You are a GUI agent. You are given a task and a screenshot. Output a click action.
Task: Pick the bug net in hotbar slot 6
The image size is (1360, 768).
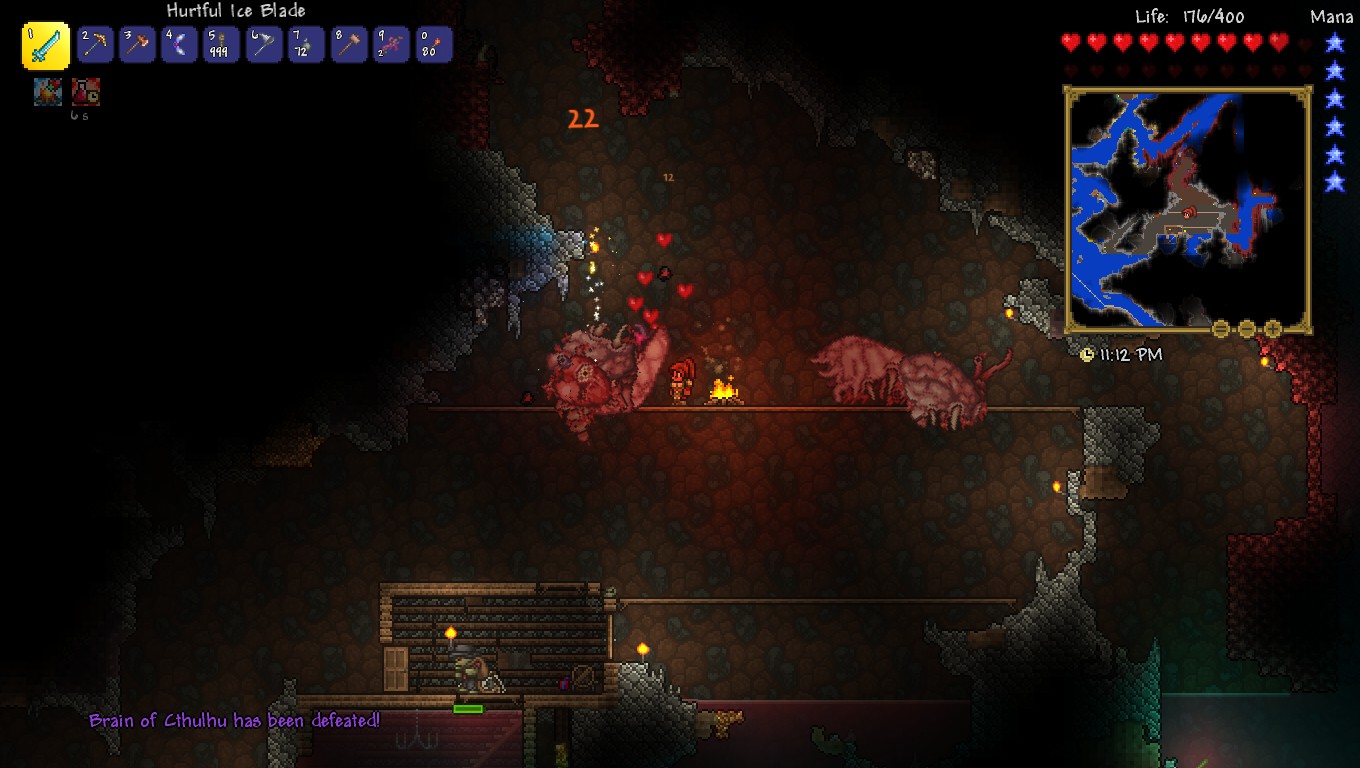(264, 45)
